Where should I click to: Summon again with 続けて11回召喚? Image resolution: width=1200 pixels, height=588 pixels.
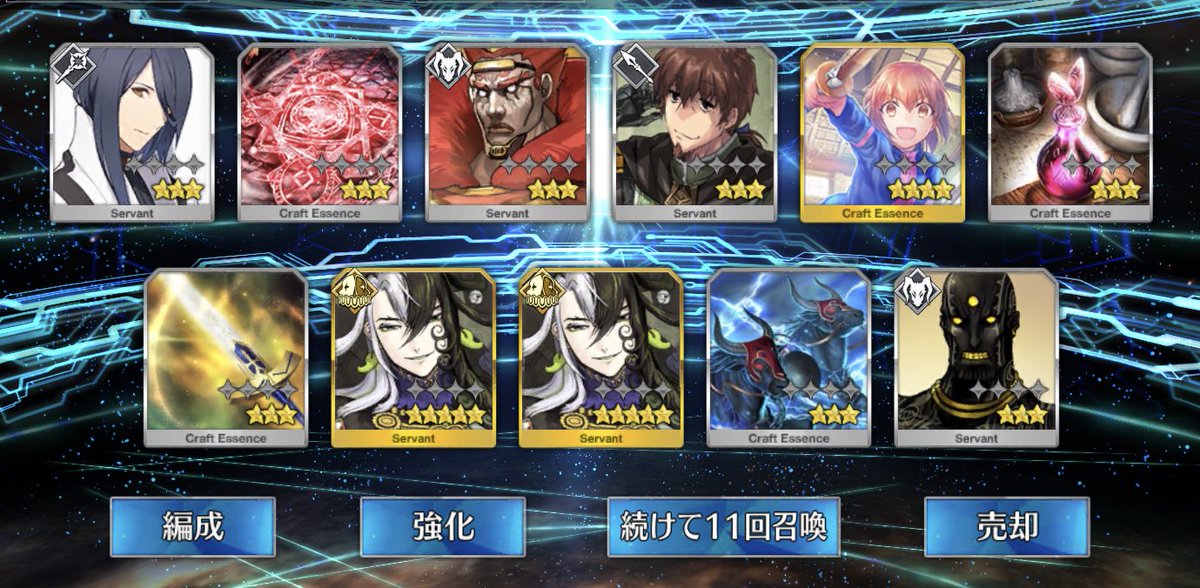click(x=722, y=526)
